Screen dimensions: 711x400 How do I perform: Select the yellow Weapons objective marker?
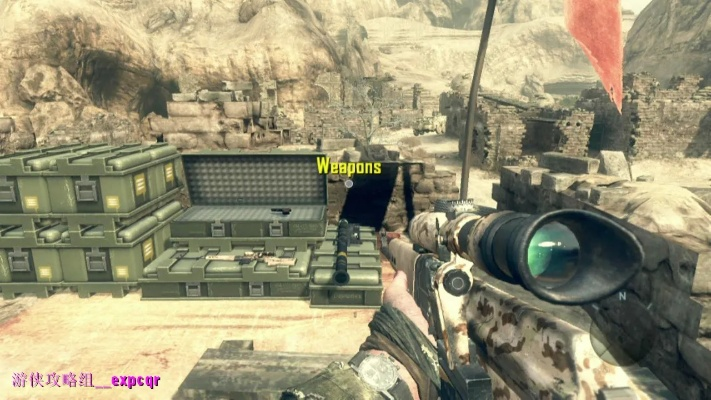[349, 167]
